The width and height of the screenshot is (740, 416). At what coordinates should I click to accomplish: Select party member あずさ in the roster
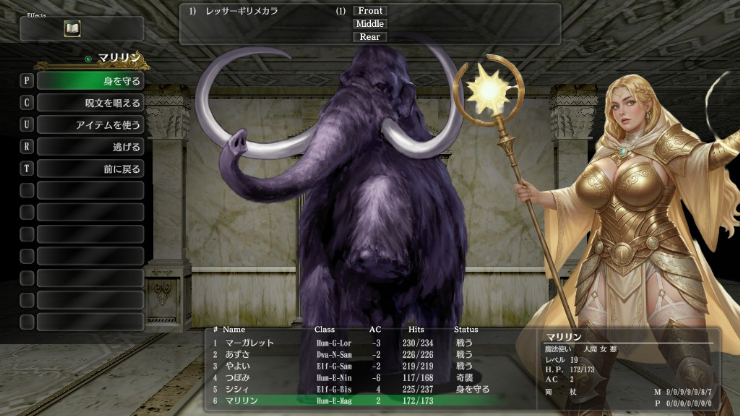point(240,354)
